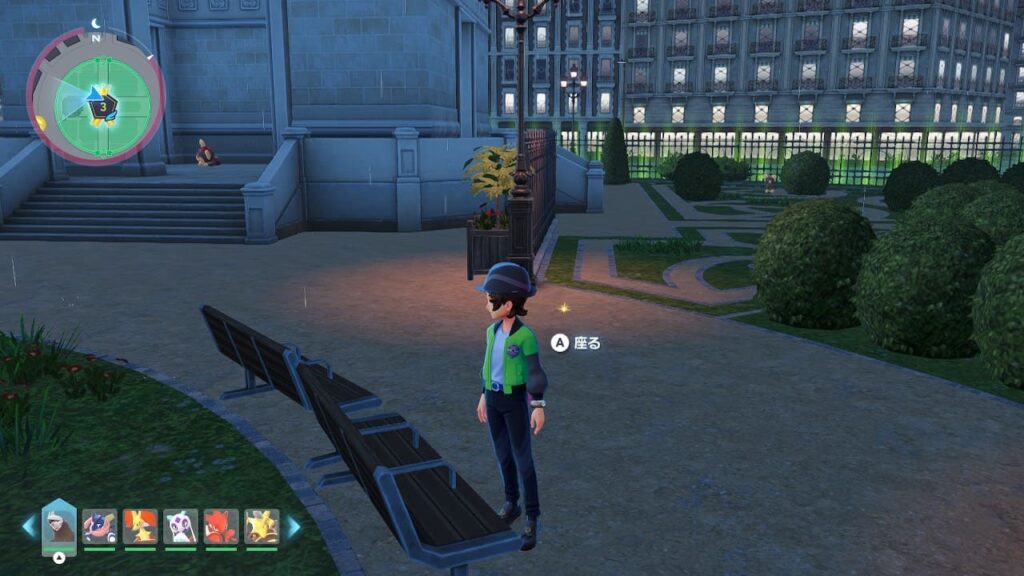
Task: Select Delphox from the party bar
Action: 140,526
